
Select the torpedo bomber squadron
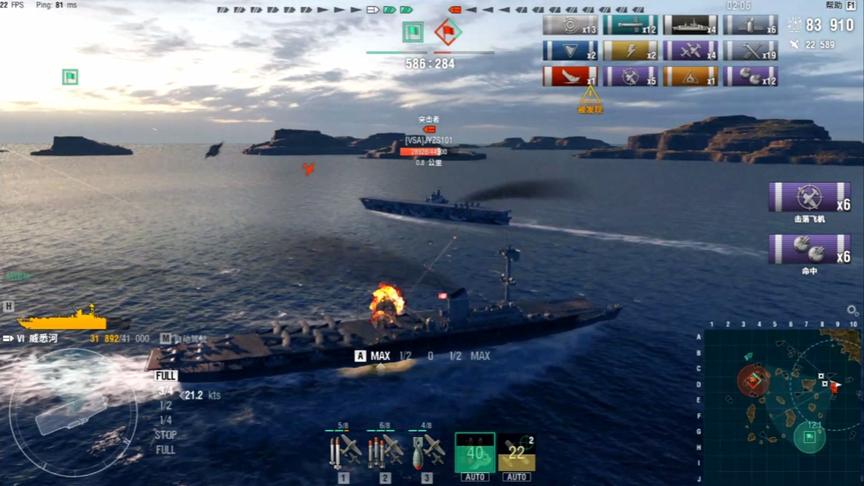[385, 450]
